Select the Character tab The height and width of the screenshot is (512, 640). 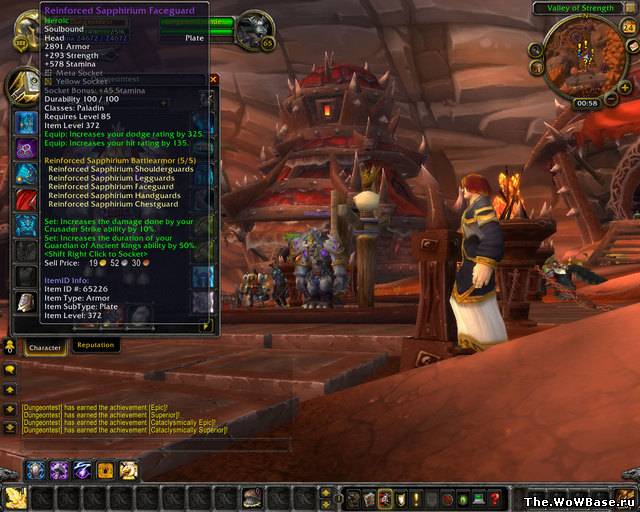point(45,347)
